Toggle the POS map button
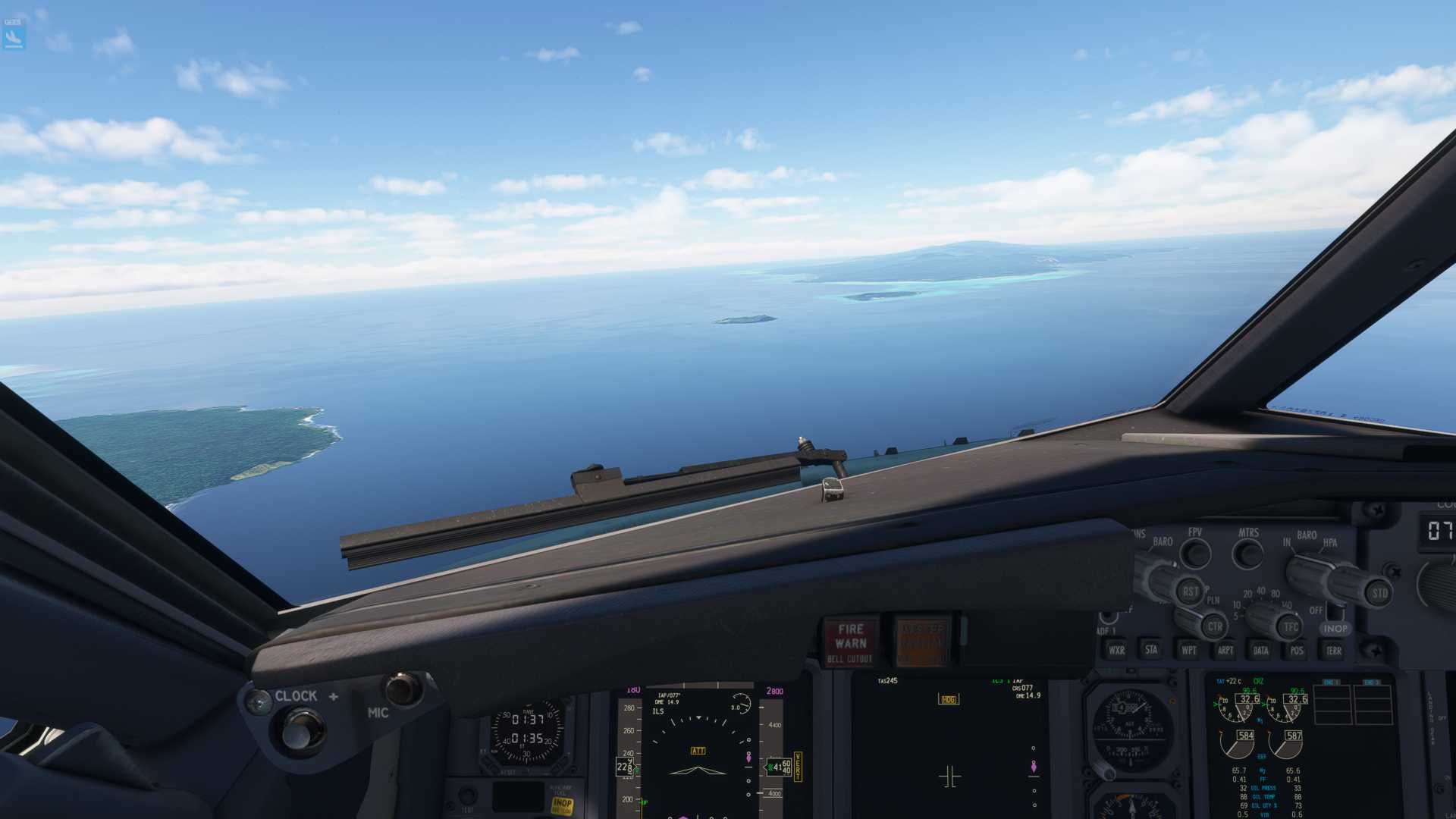 click(x=1297, y=650)
